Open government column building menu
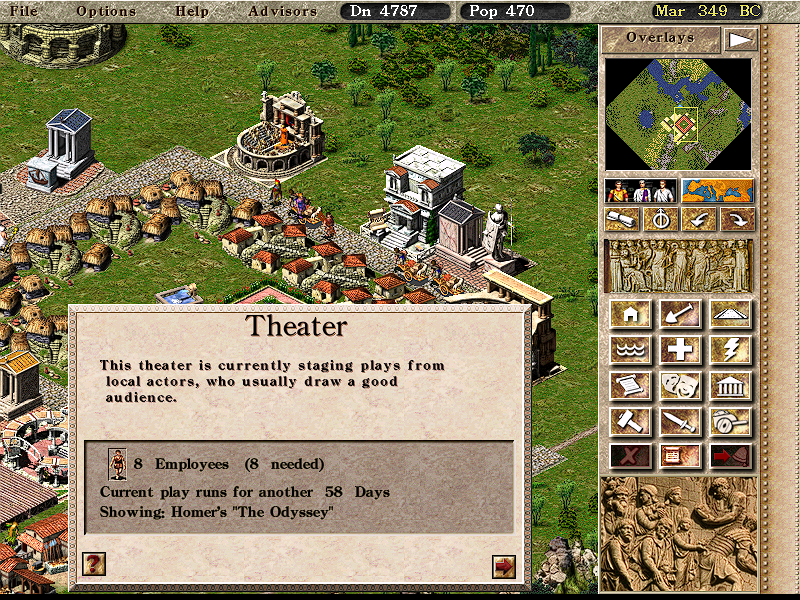The image size is (800, 600). 731,385
